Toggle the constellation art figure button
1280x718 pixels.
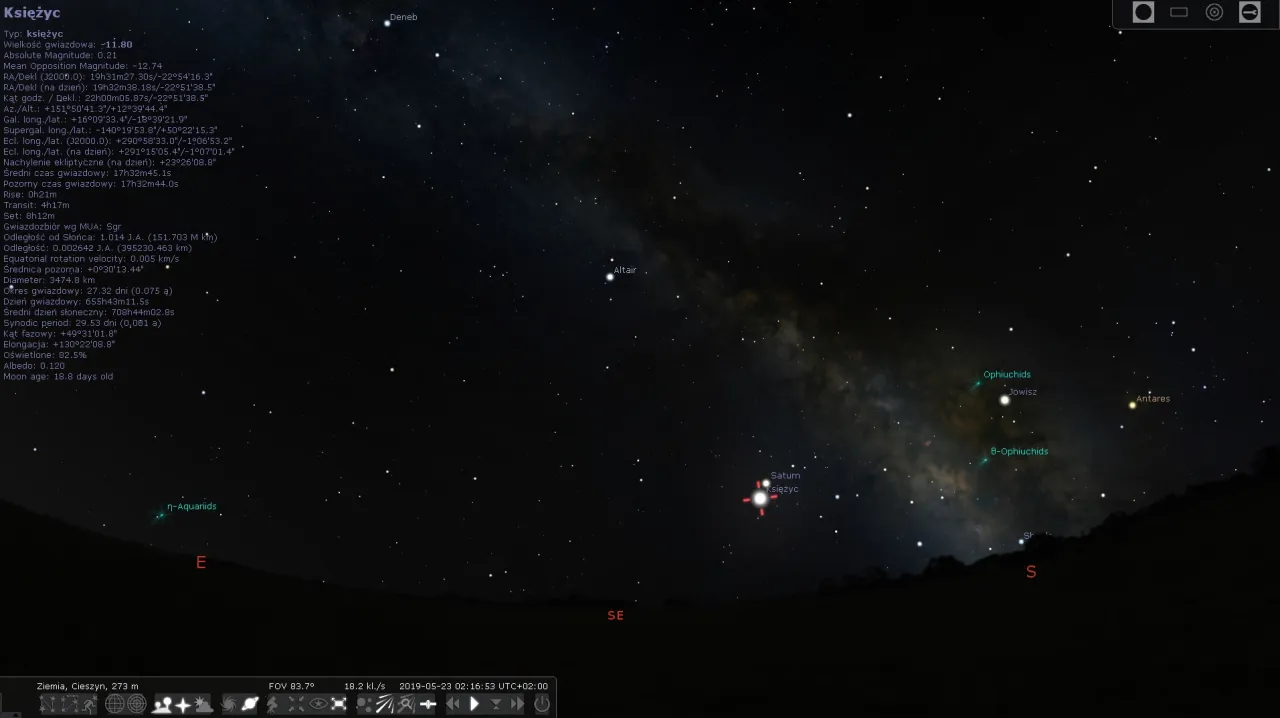[x=91, y=704]
